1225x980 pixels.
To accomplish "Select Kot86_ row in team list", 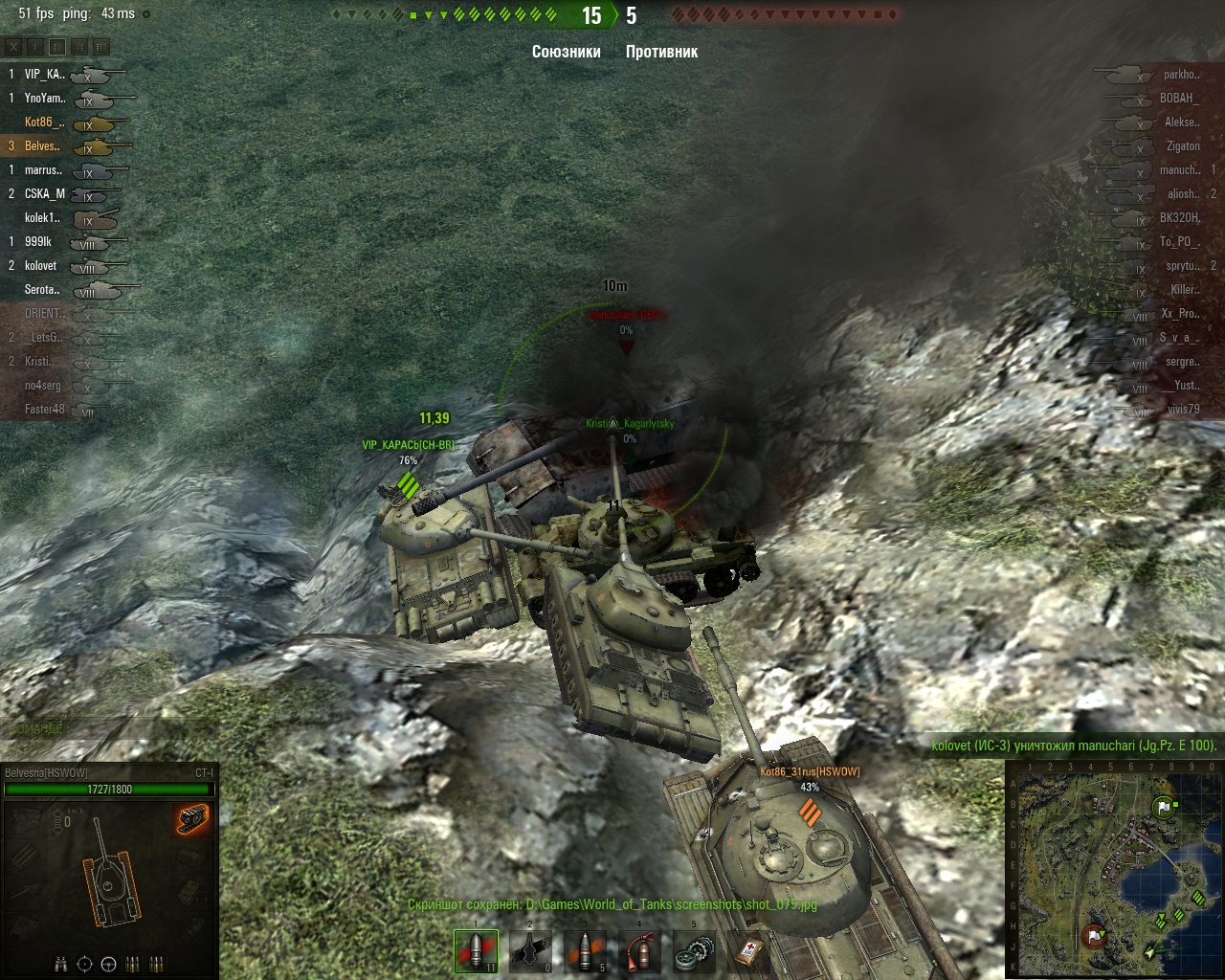I will (45, 122).
